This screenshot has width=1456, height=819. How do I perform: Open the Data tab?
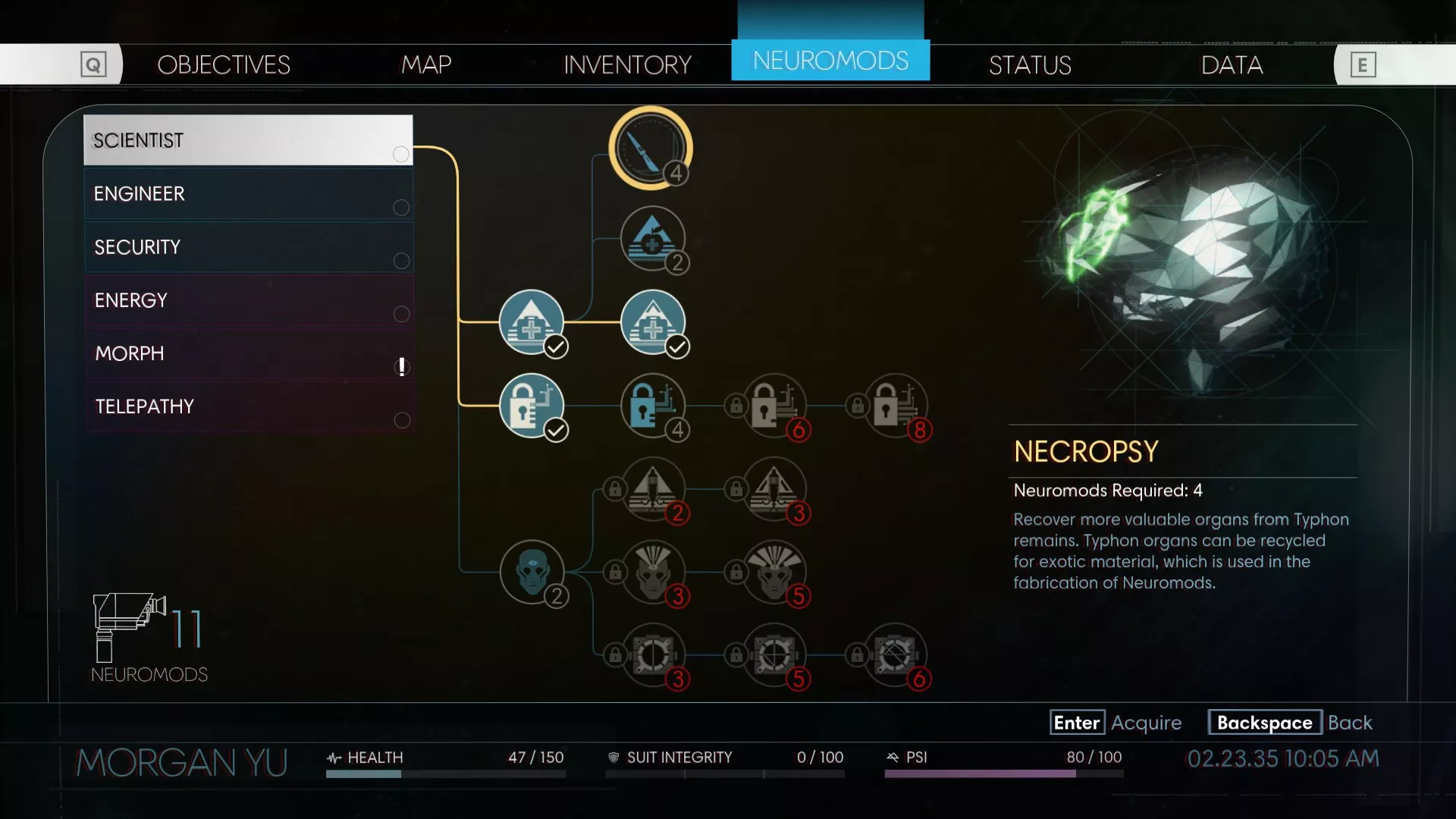1232,65
